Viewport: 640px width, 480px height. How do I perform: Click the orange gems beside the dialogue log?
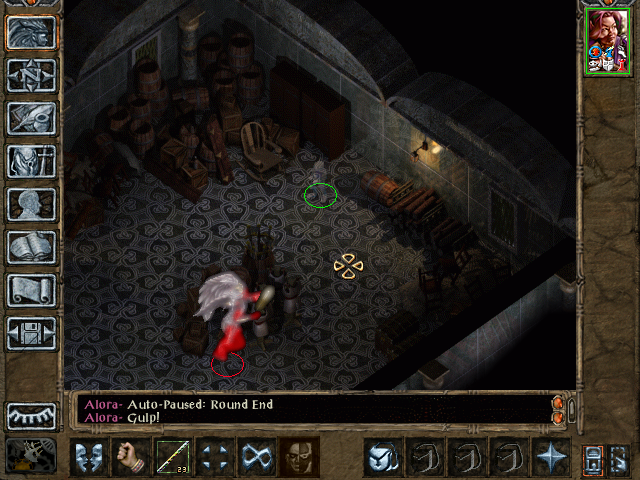(559, 409)
